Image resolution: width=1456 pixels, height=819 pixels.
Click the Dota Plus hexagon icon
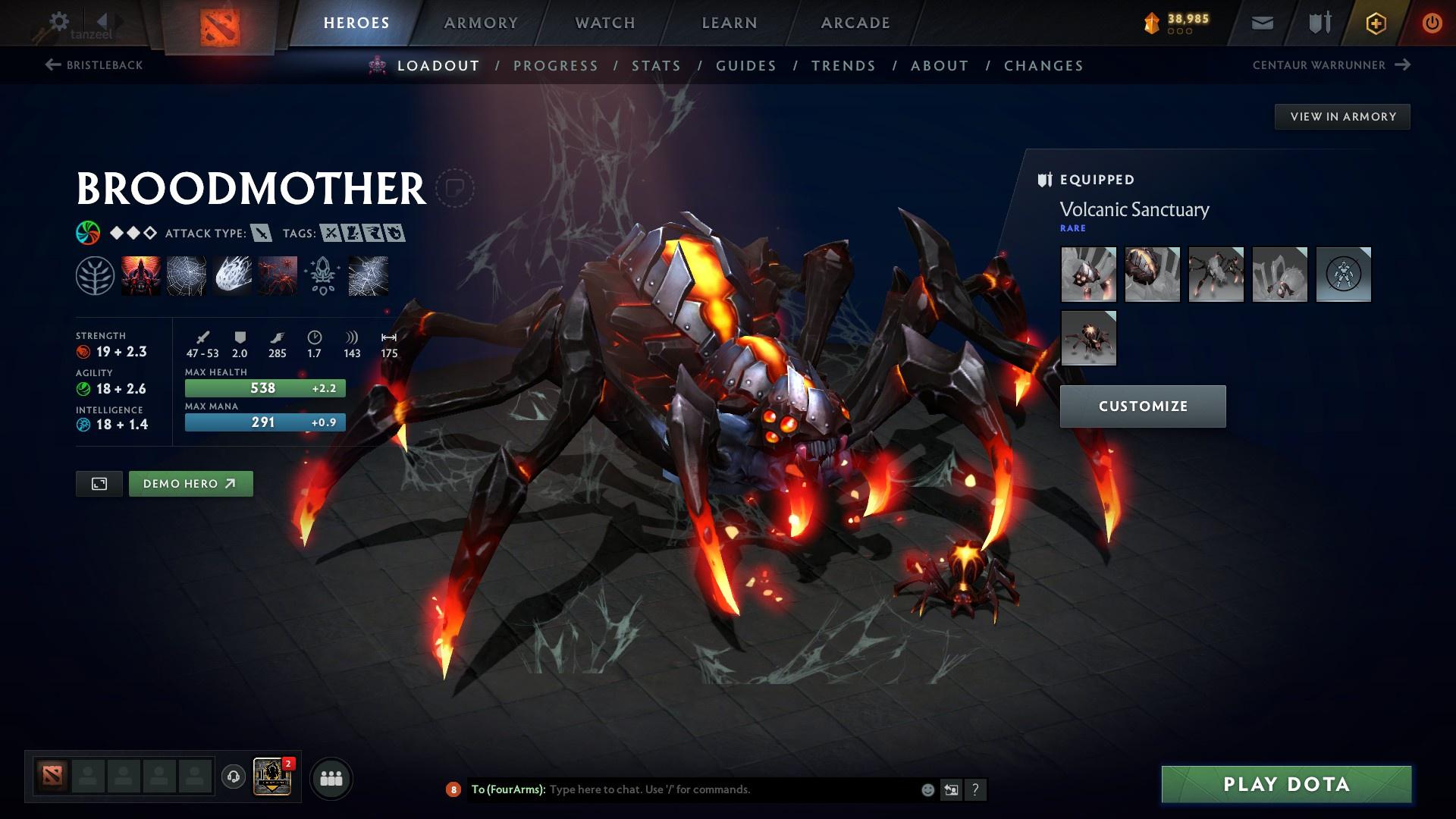click(1375, 23)
